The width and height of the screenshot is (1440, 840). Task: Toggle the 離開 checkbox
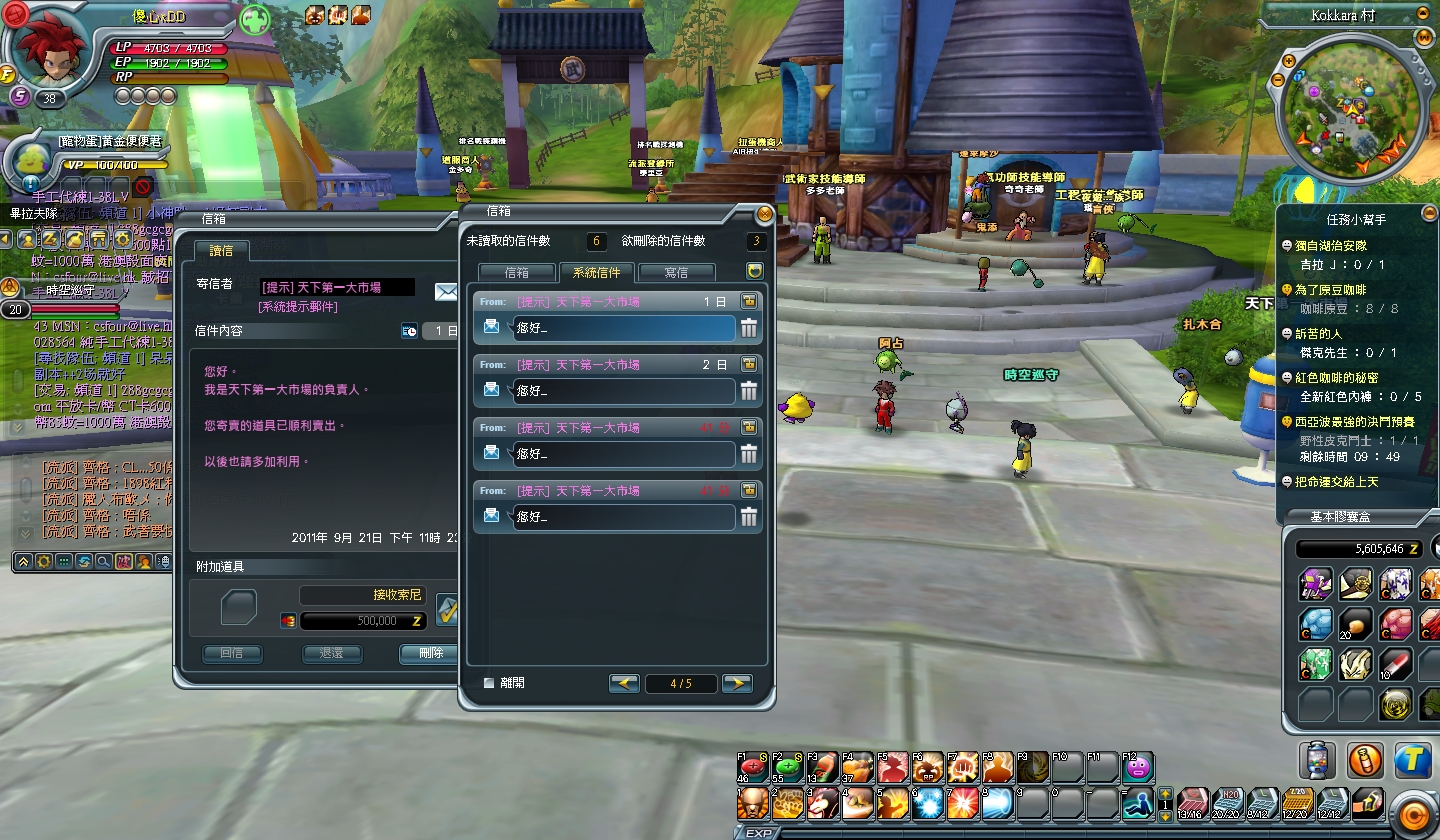(x=489, y=683)
